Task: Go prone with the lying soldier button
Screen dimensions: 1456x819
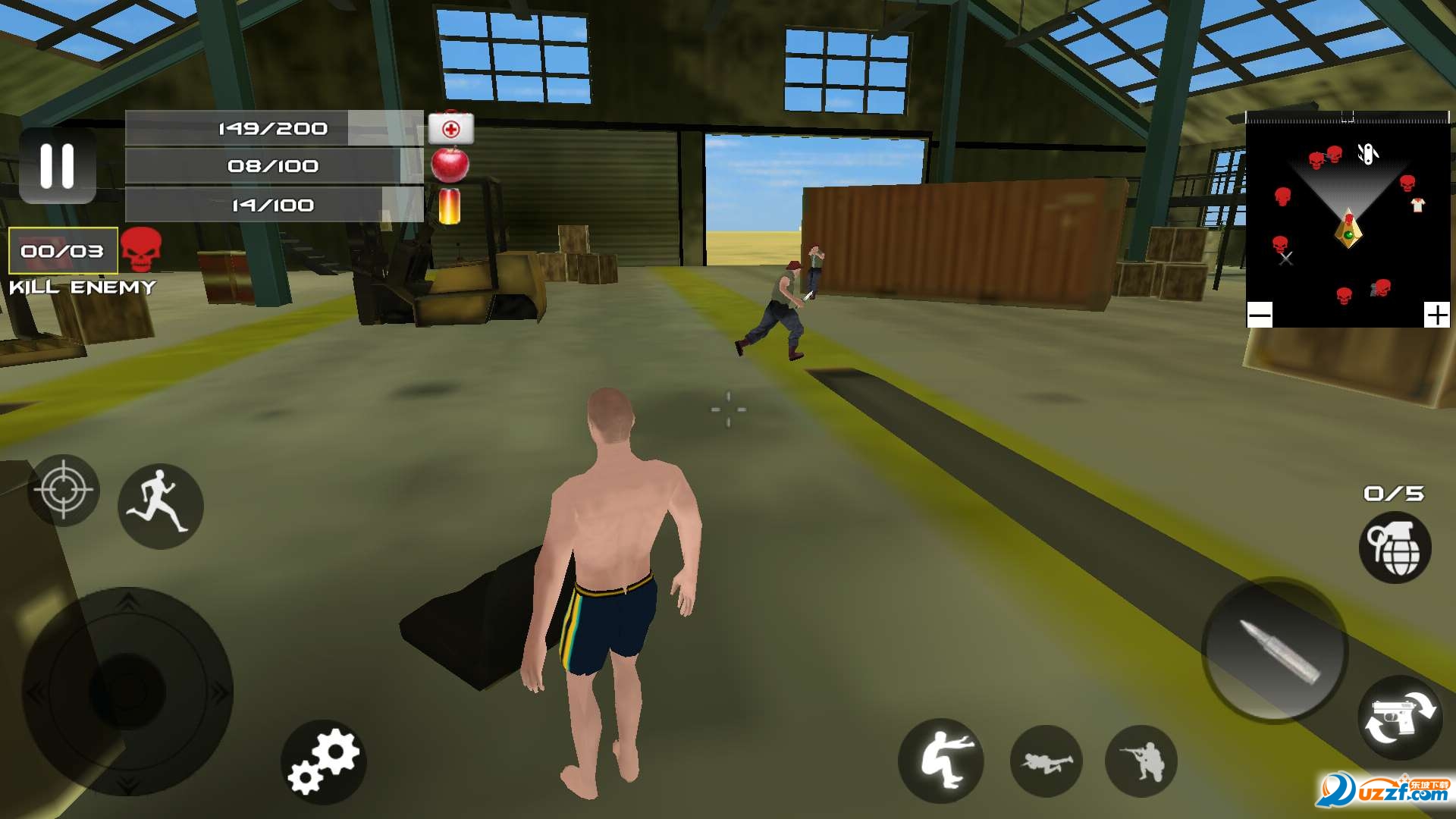Action: pyautogui.click(x=1046, y=761)
